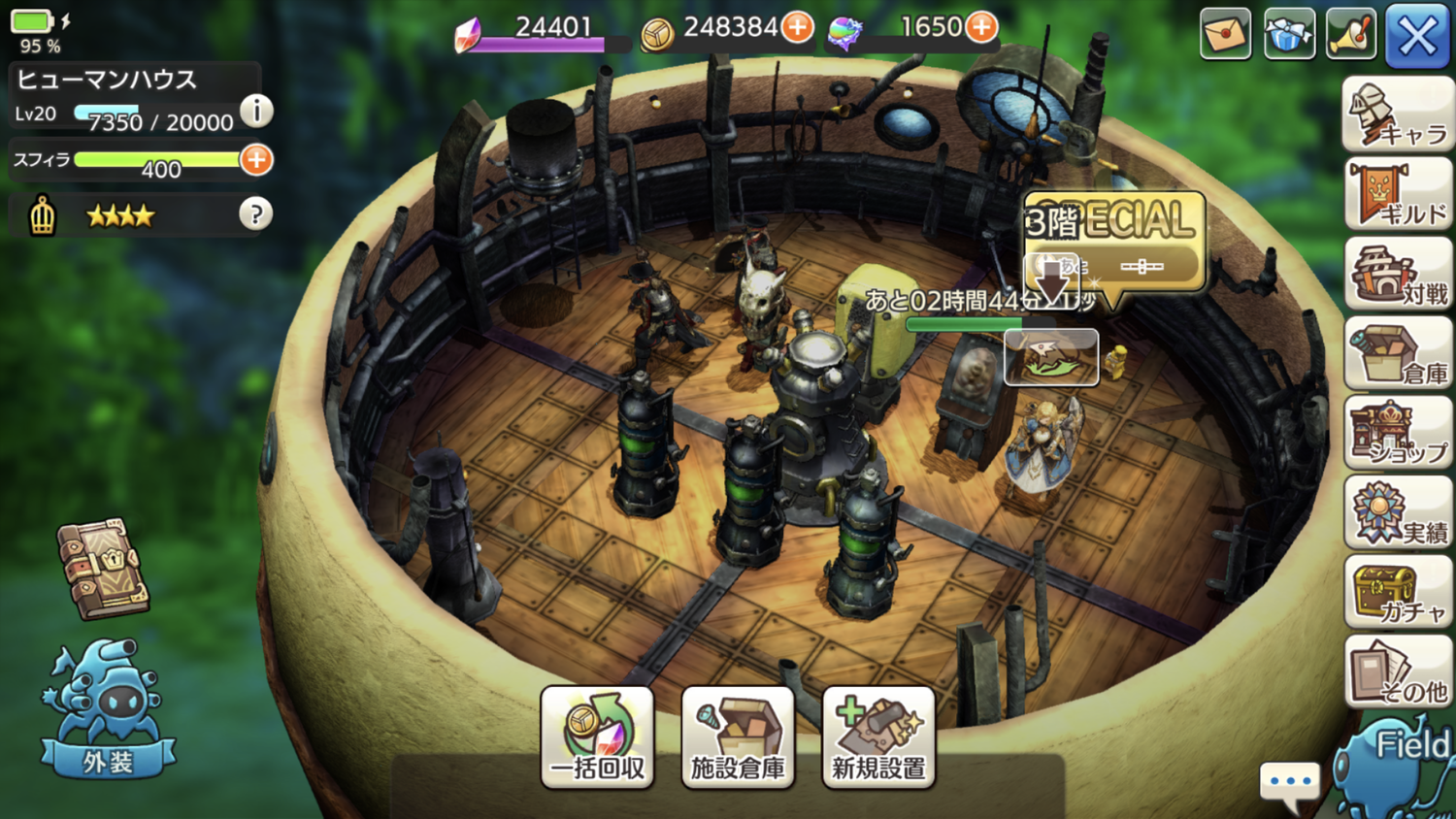Choose 新規設置 to place new facility
Image resolution: width=1456 pixels, height=819 pixels.
point(878,737)
